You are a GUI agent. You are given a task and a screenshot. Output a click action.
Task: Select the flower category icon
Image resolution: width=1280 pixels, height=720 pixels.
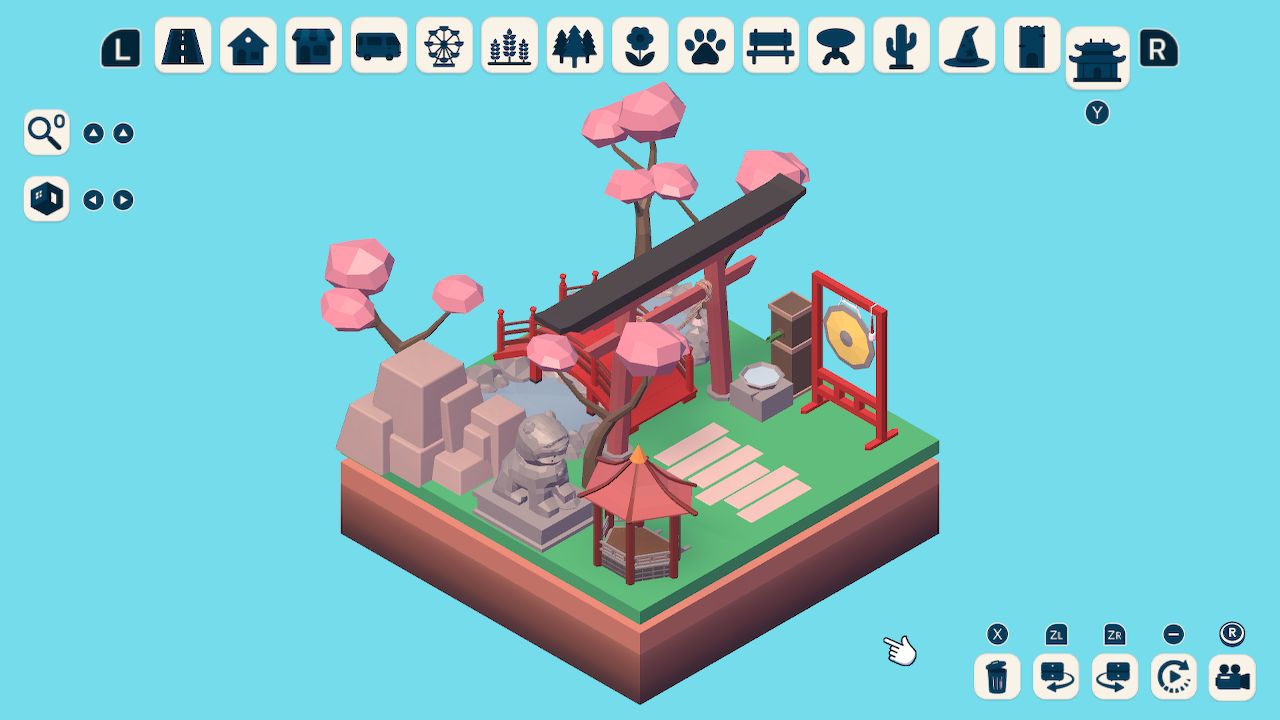click(x=639, y=45)
